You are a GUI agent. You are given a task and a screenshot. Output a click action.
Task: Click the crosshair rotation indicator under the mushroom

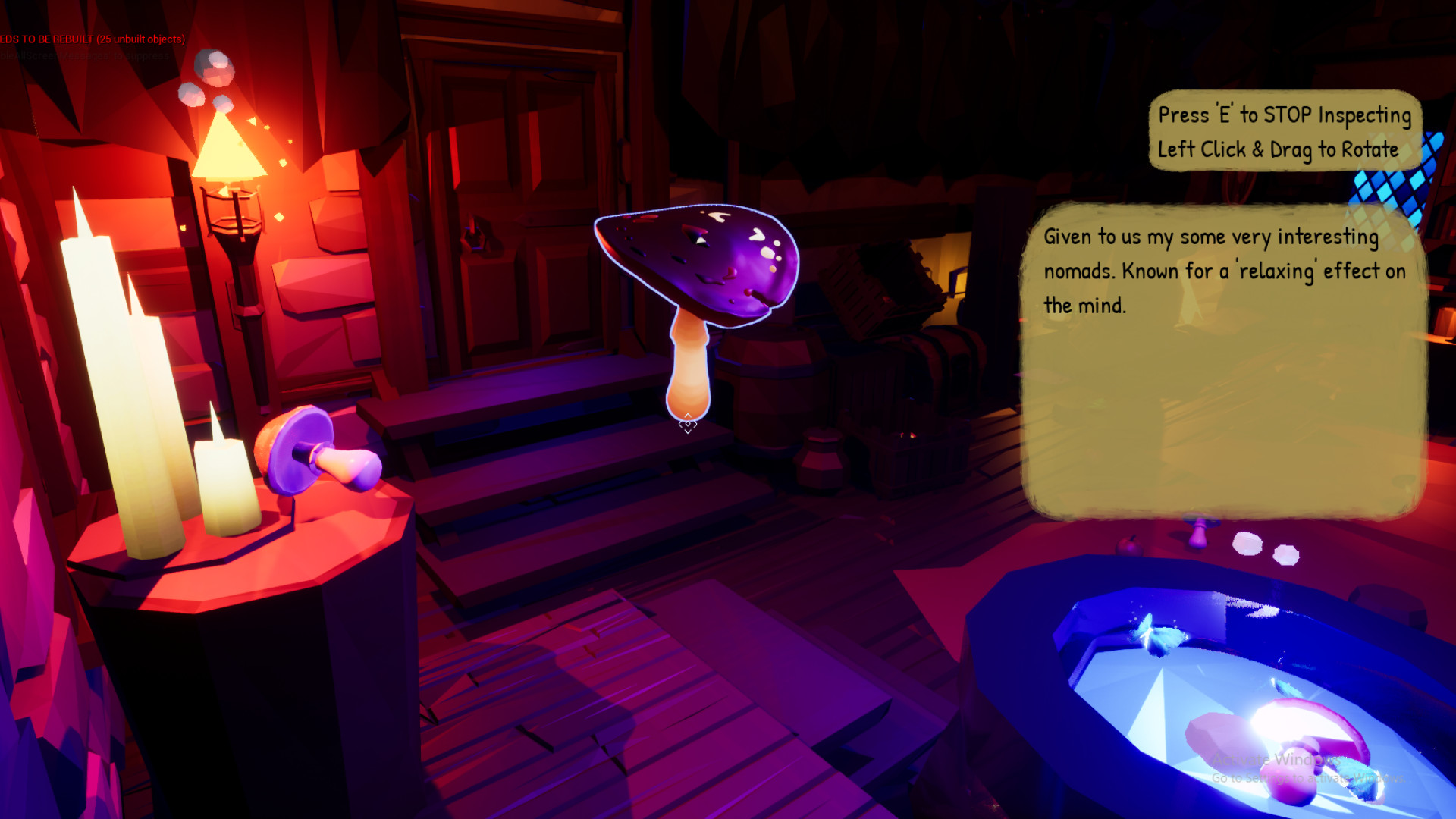687,423
